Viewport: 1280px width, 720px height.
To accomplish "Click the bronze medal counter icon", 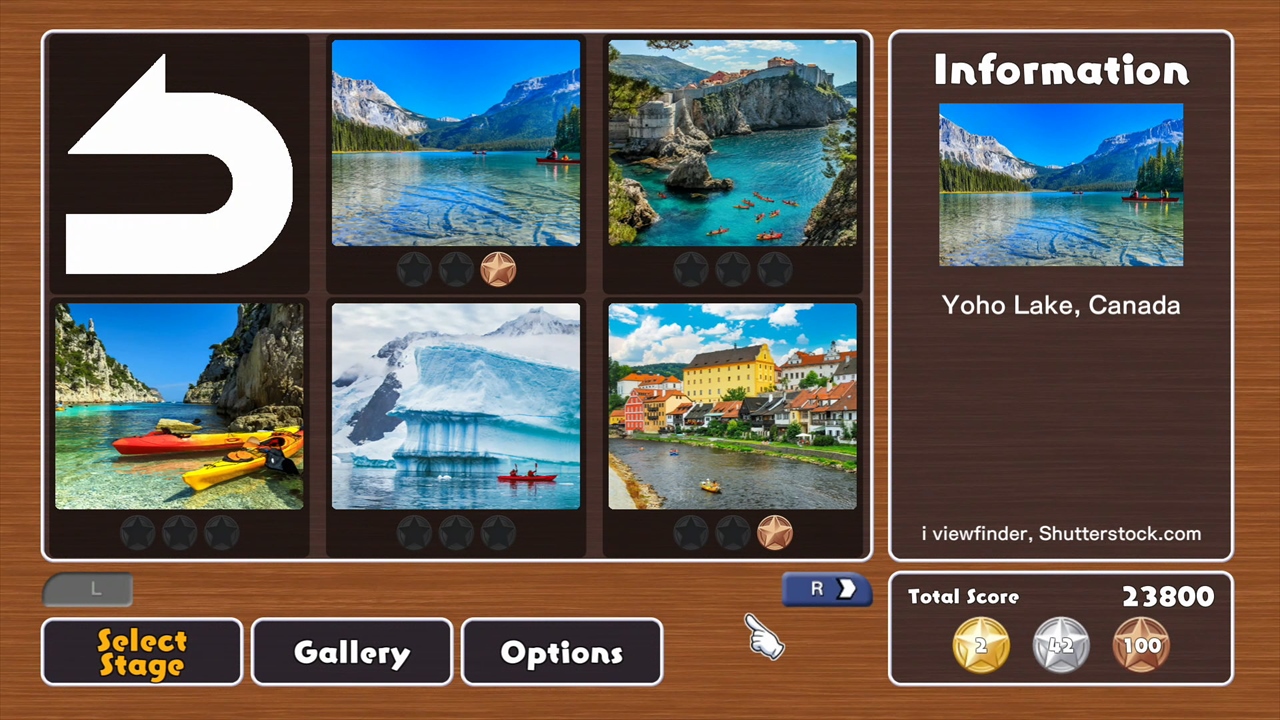I will pos(1141,645).
